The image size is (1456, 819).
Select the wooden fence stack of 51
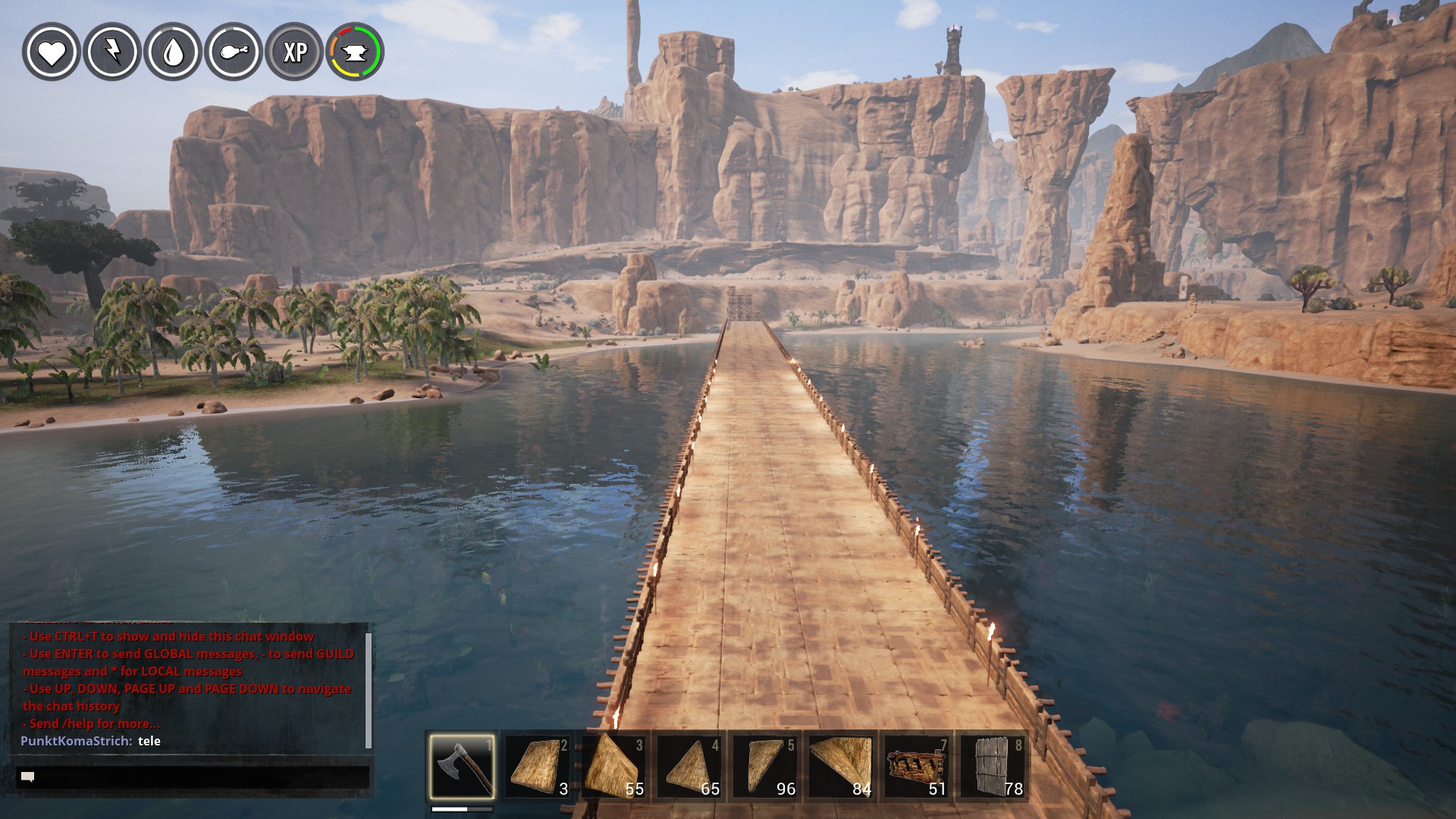tap(917, 766)
